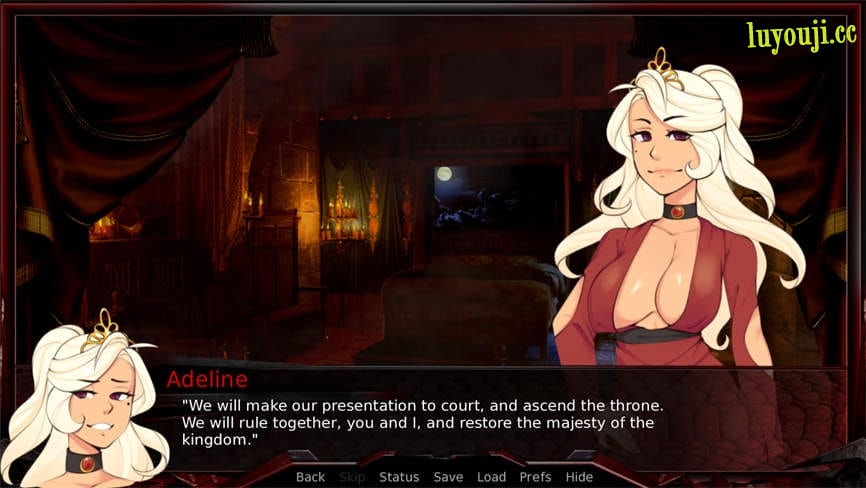Open the Prefs settings
The image size is (866, 488).
(535, 477)
